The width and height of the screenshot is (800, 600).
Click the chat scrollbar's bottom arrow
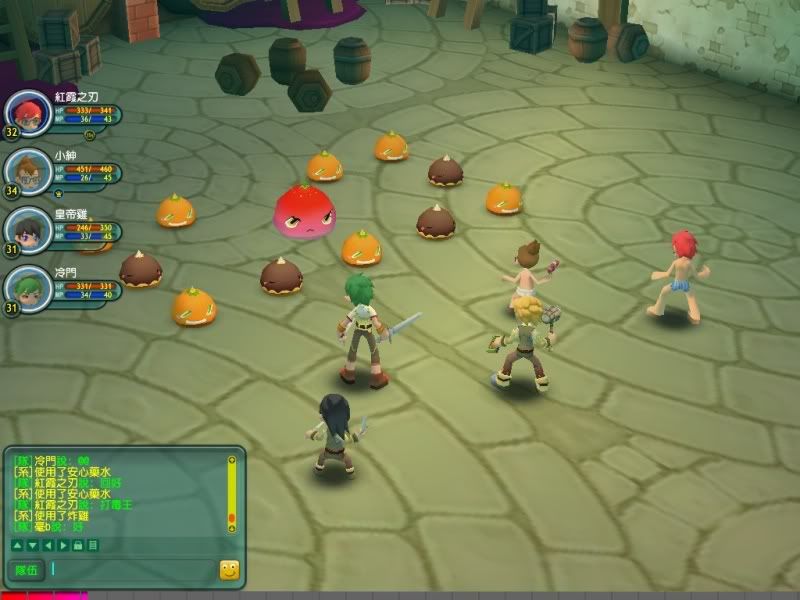[x=232, y=528]
